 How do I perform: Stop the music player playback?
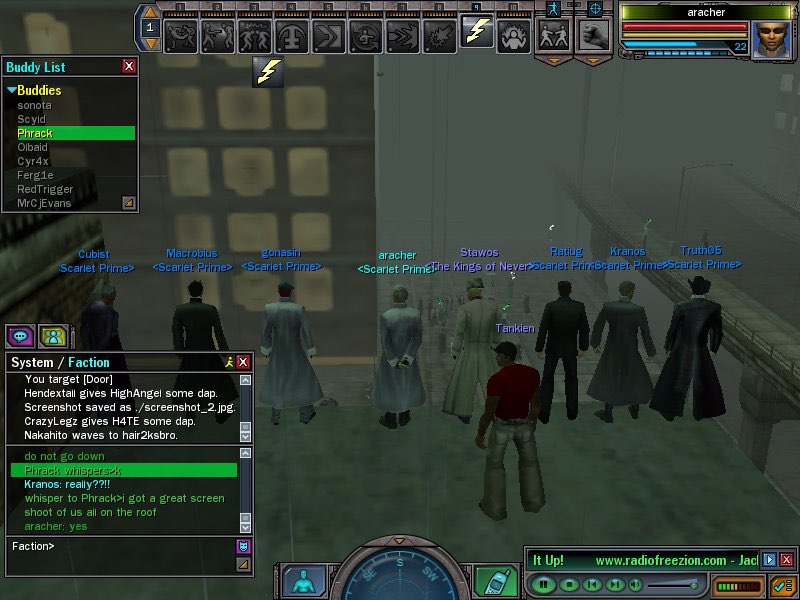[568, 584]
